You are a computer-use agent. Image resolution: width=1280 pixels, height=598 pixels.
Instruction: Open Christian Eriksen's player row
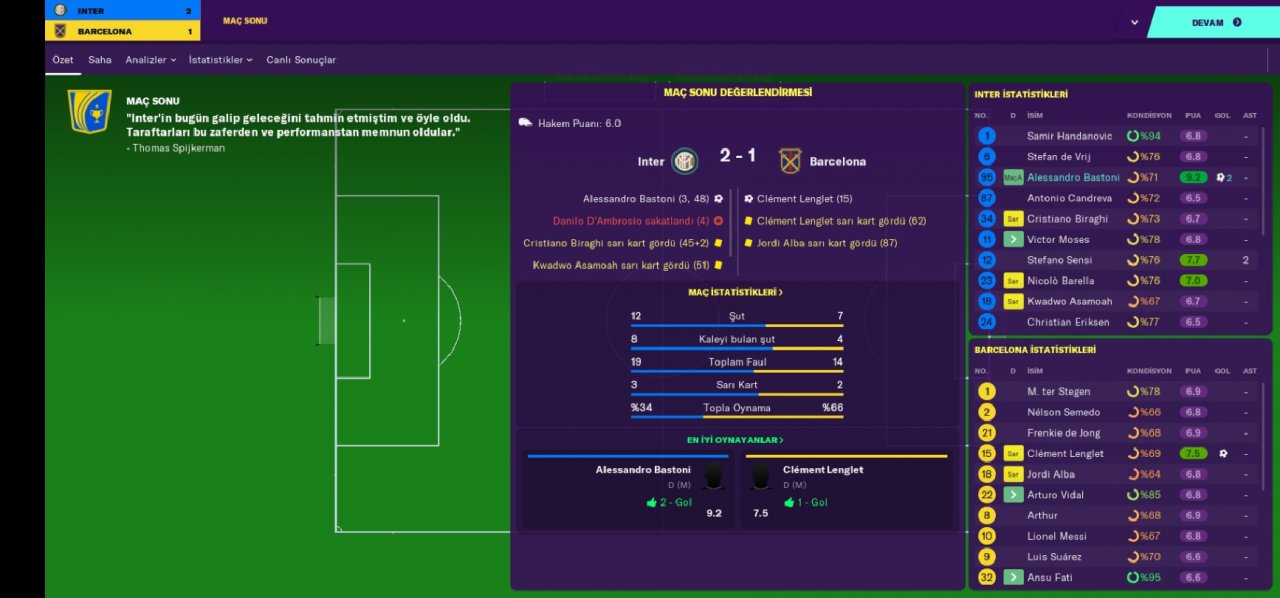coord(1068,322)
